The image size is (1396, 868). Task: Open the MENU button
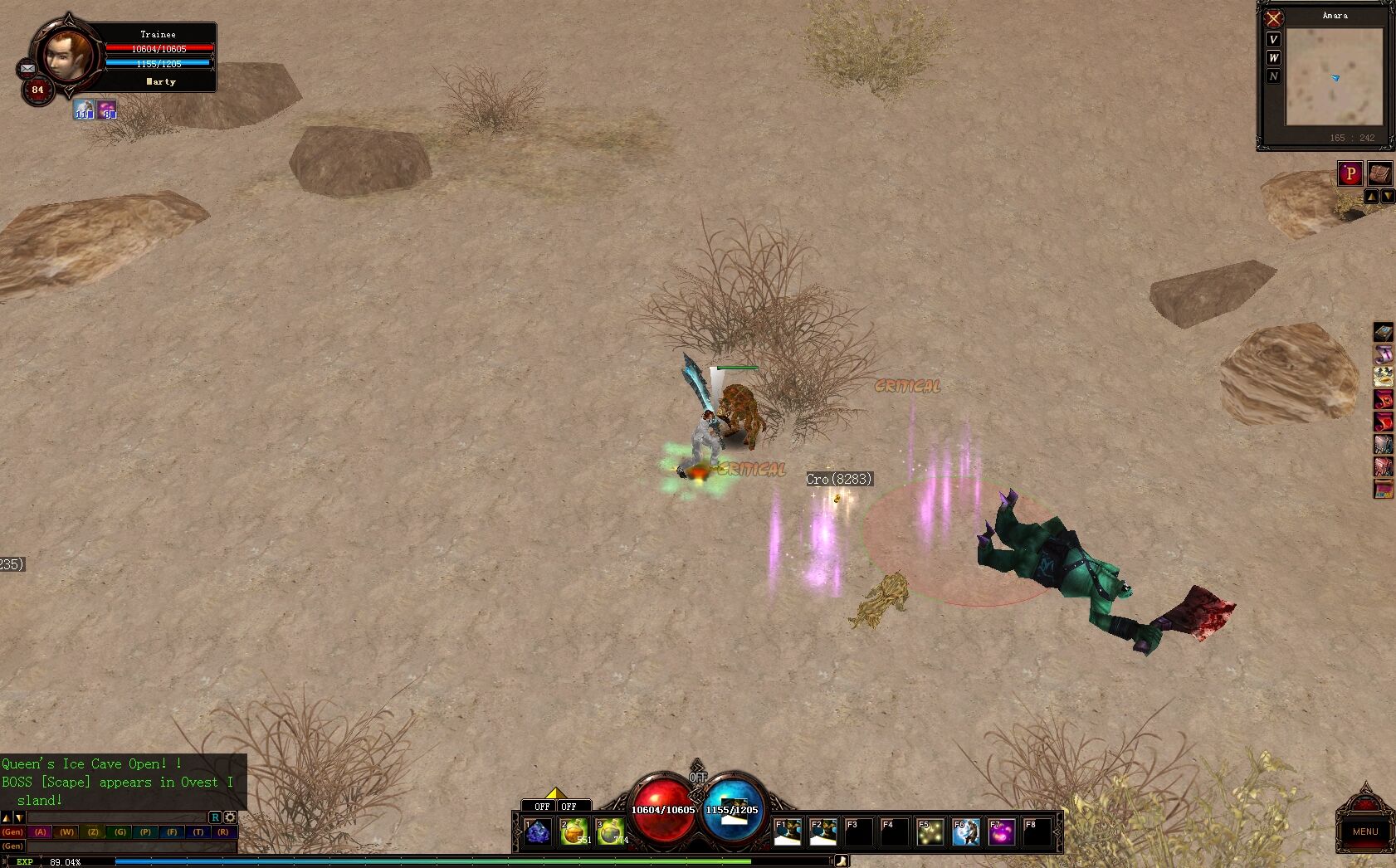pos(1364,831)
